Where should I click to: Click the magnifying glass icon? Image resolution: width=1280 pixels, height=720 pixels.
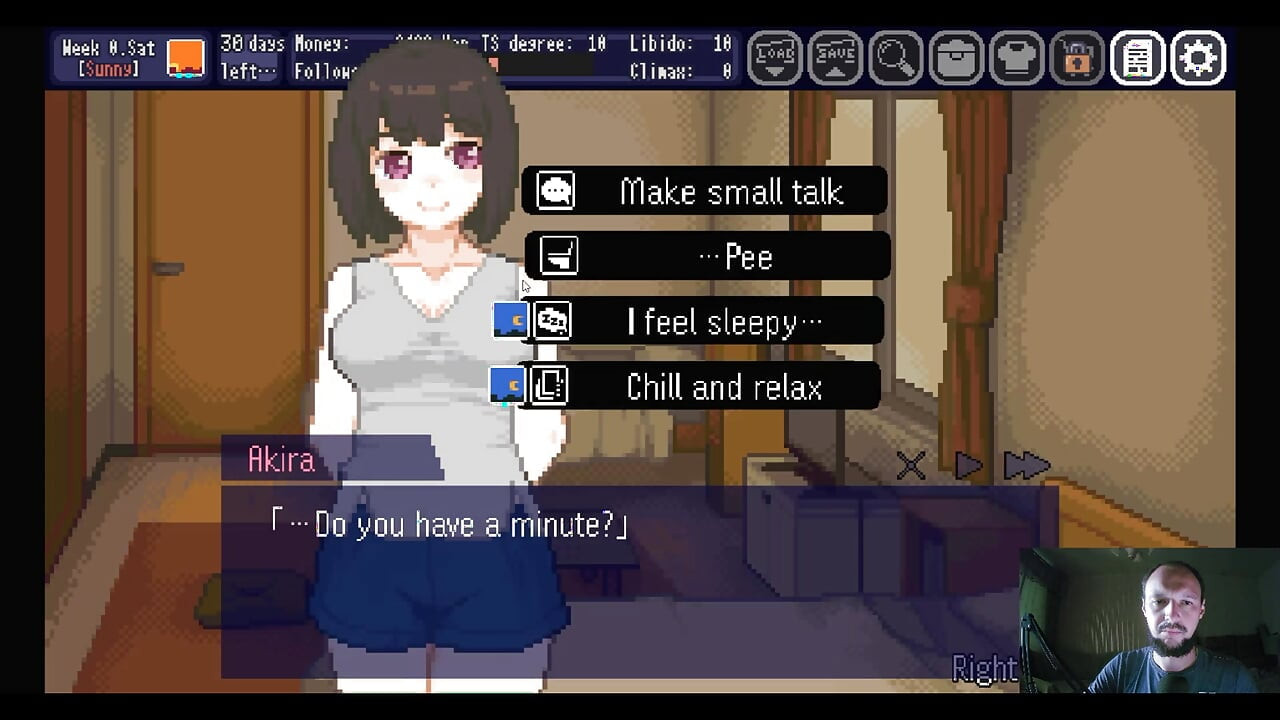895,58
